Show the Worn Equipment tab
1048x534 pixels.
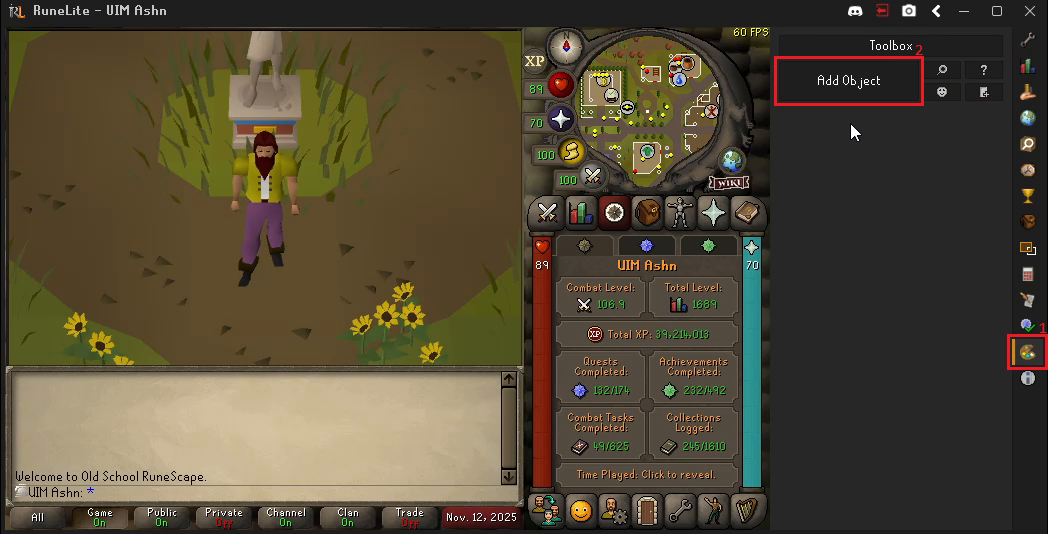point(680,212)
